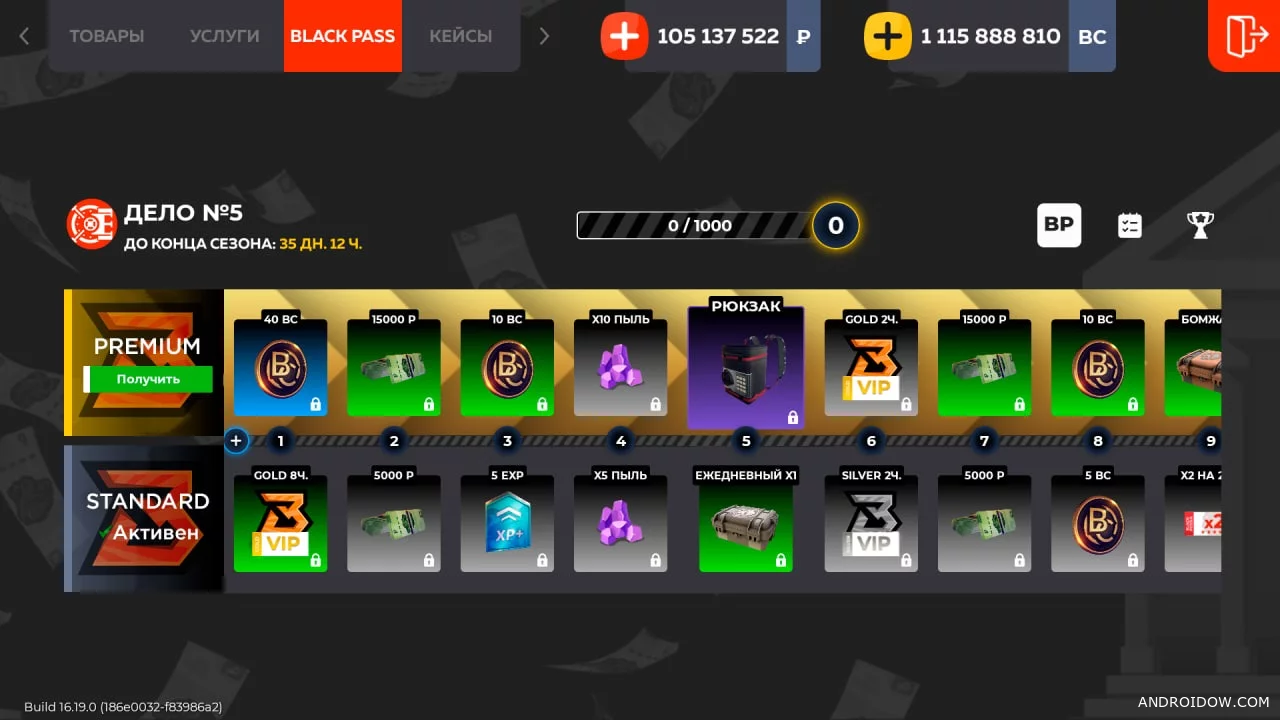Add rubles with the red plus button
This screenshot has width=1280, height=720.
point(624,37)
